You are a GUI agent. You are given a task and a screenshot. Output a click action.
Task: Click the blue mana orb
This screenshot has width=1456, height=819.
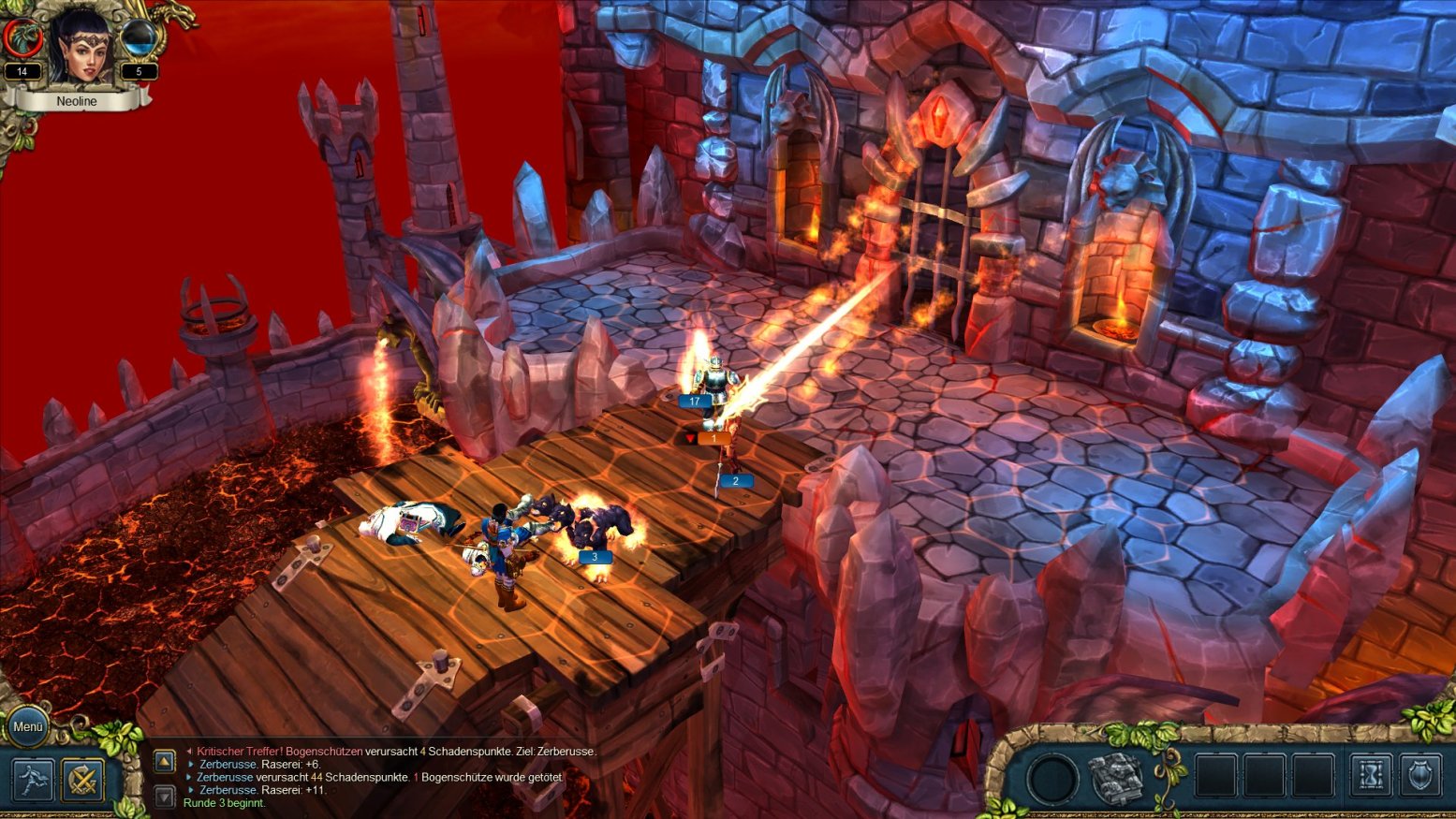coord(140,39)
